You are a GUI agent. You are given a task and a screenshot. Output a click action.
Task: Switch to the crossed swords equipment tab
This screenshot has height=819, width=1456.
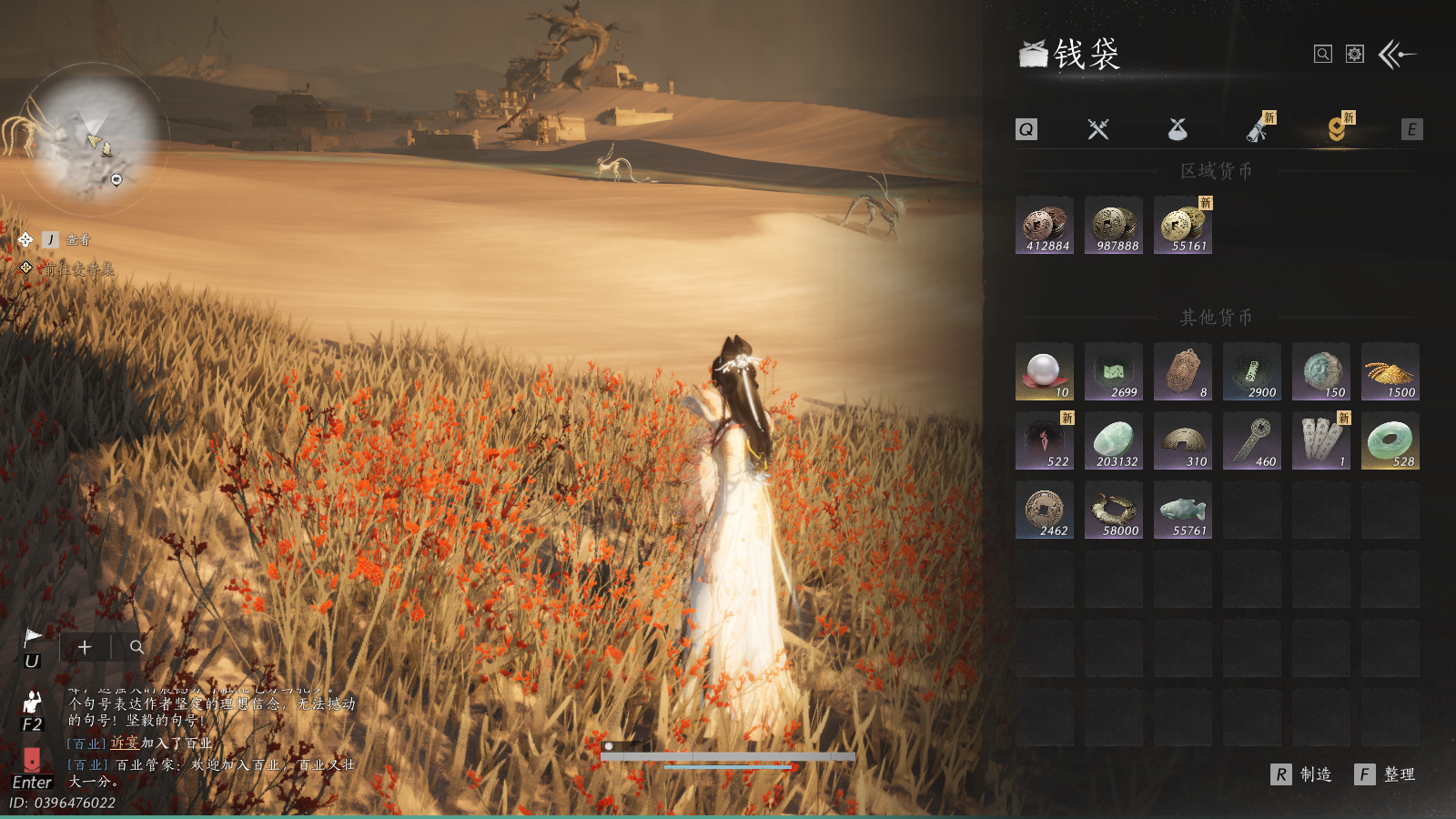coord(1098,129)
